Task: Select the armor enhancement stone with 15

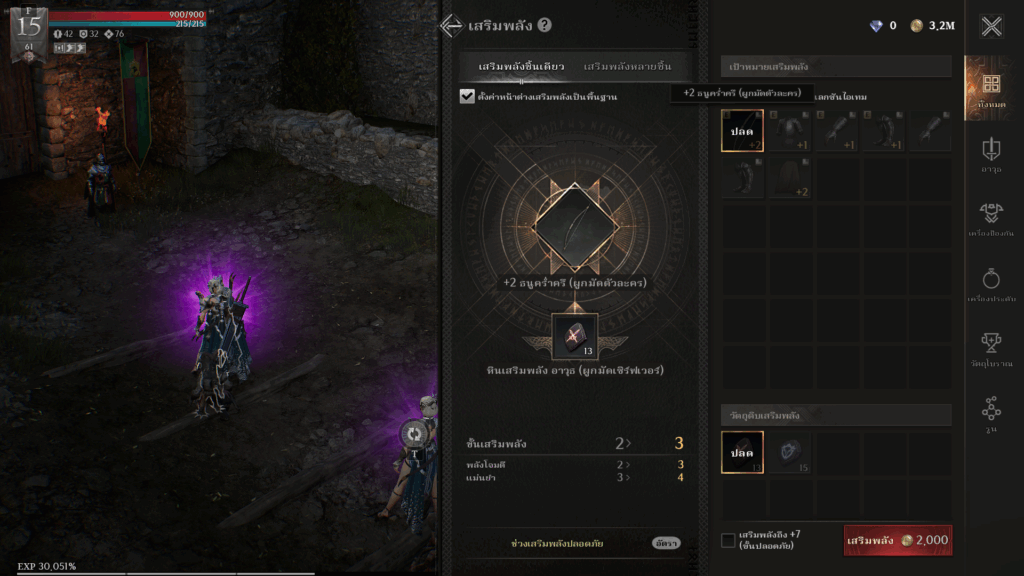Action: point(789,452)
